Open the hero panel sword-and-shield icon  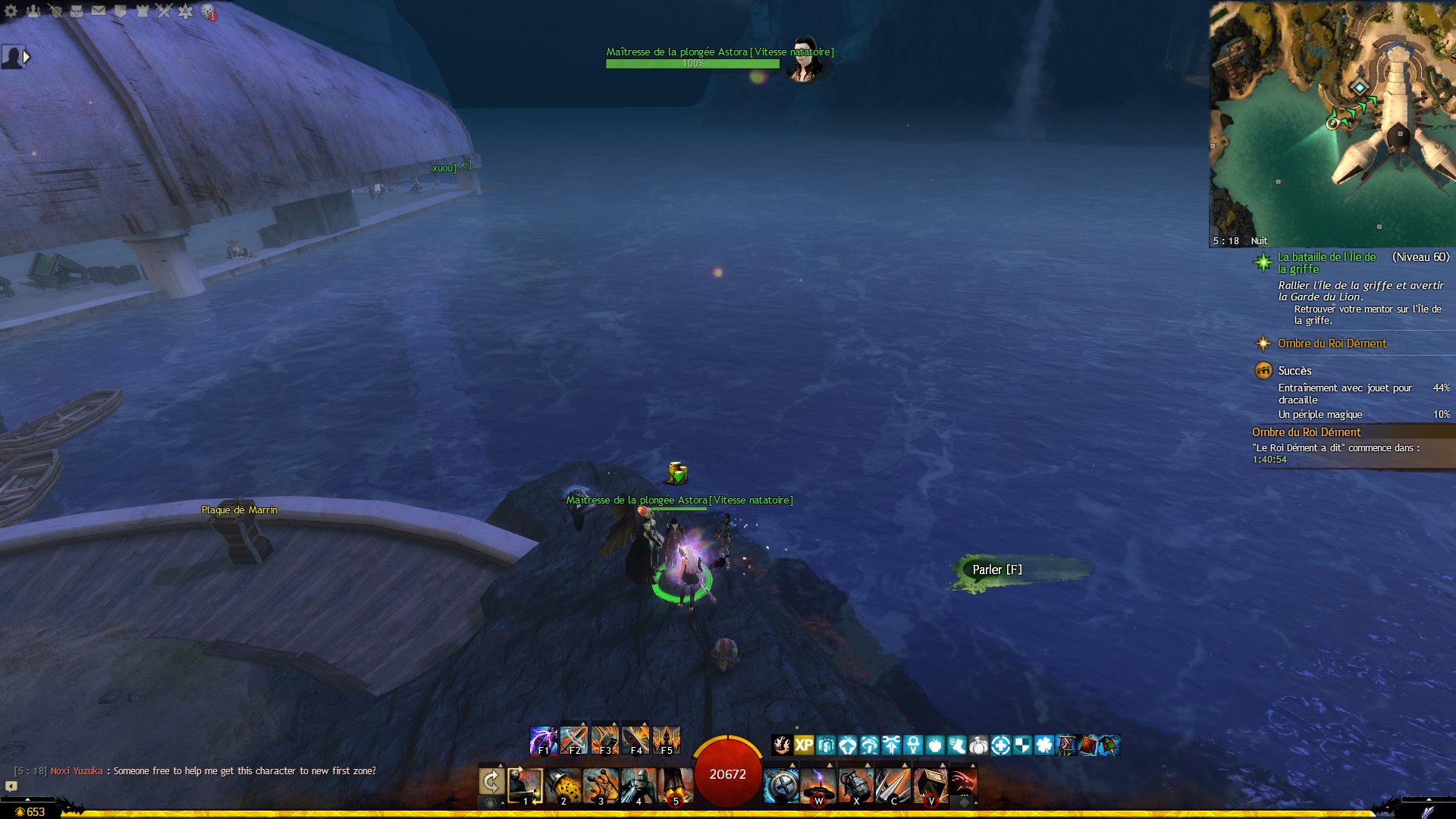click(55, 11)
